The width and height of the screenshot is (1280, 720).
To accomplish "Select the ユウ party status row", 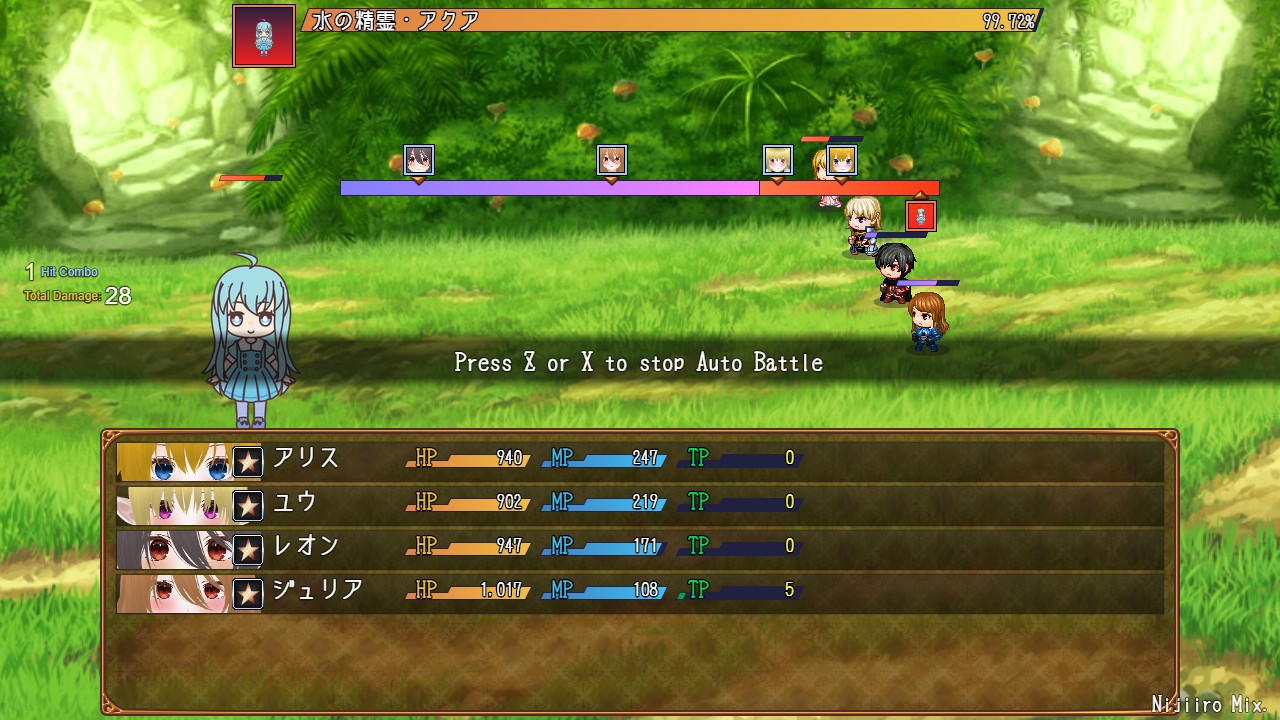I will coord(640,503).
